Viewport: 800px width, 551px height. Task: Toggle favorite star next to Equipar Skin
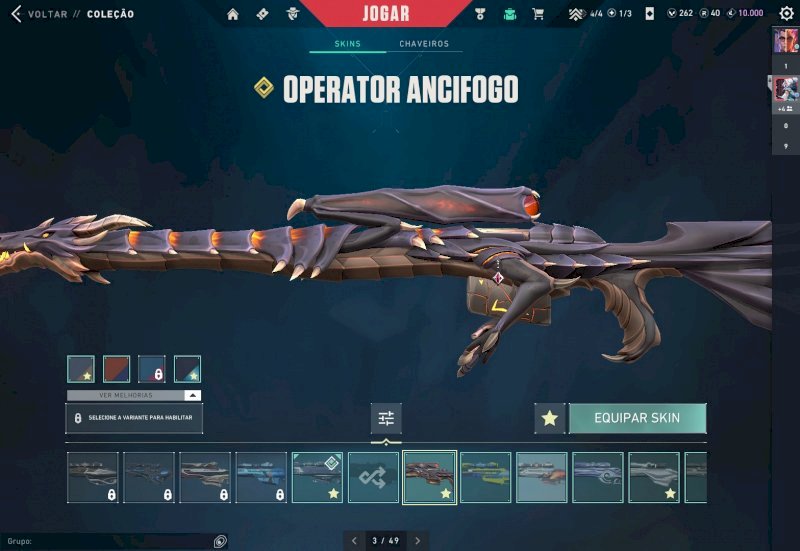click(x=549, y=418)
